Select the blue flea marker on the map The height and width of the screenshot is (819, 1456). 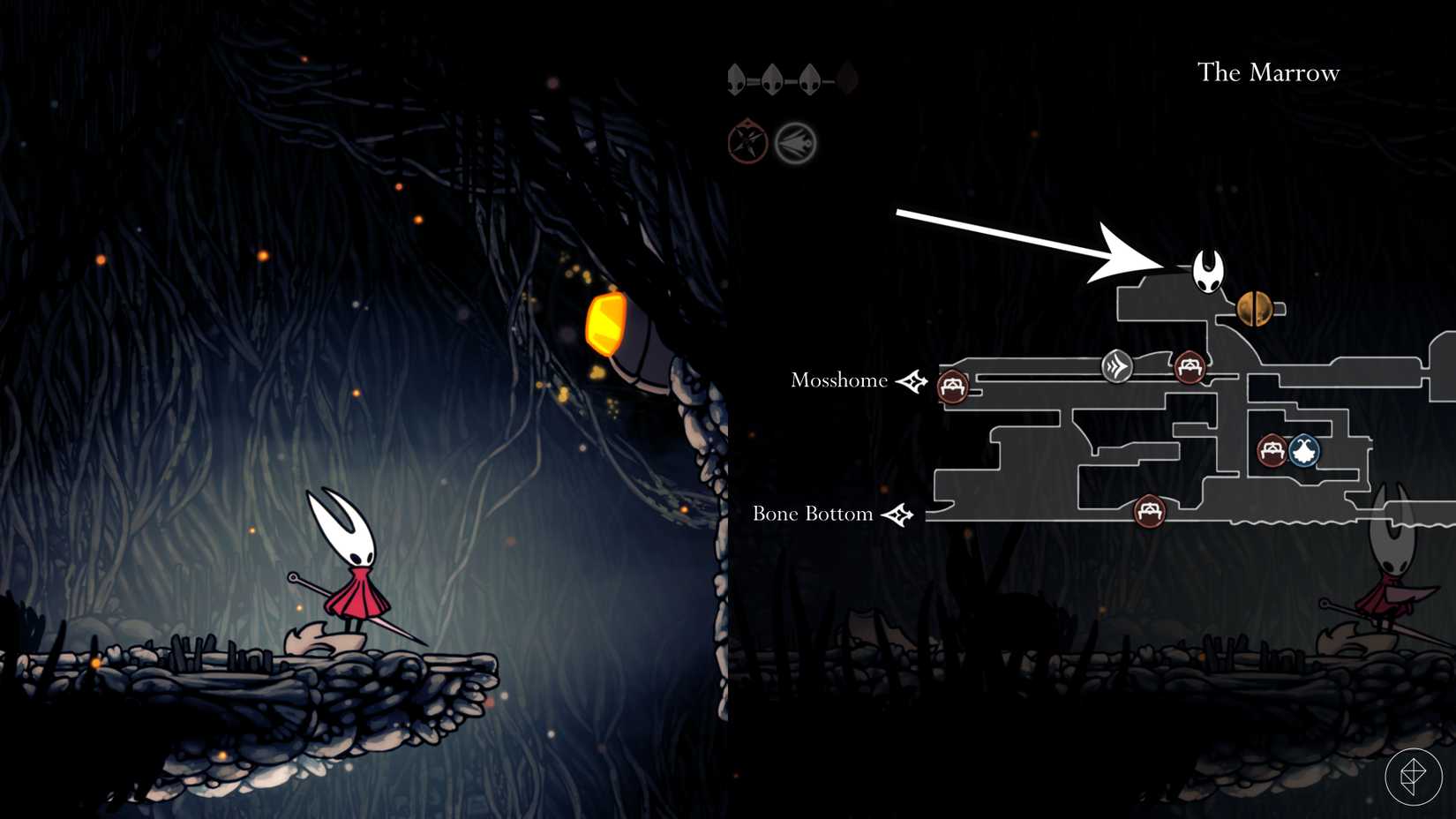(1303, 451)
